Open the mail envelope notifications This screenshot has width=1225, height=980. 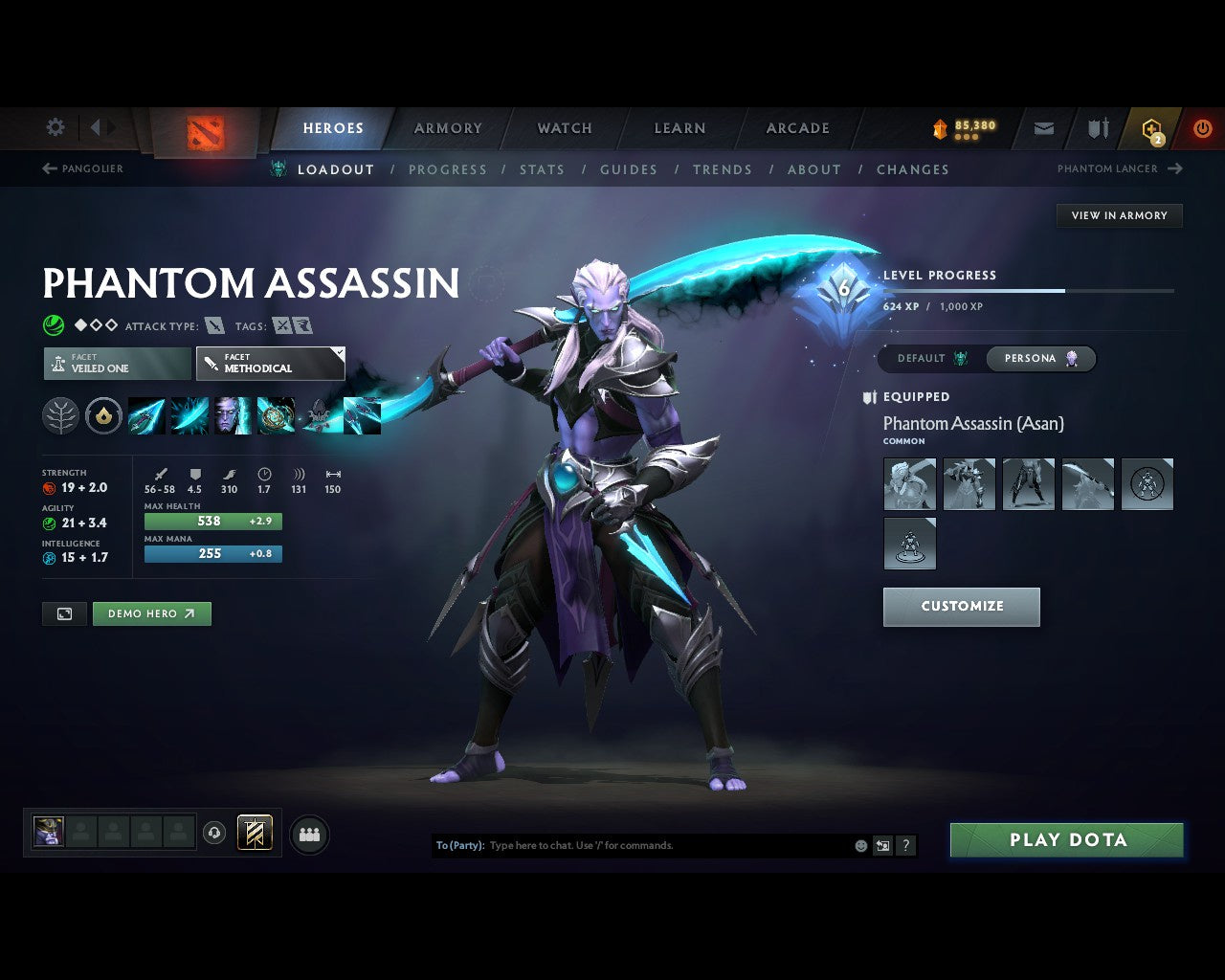[1043, 127]
